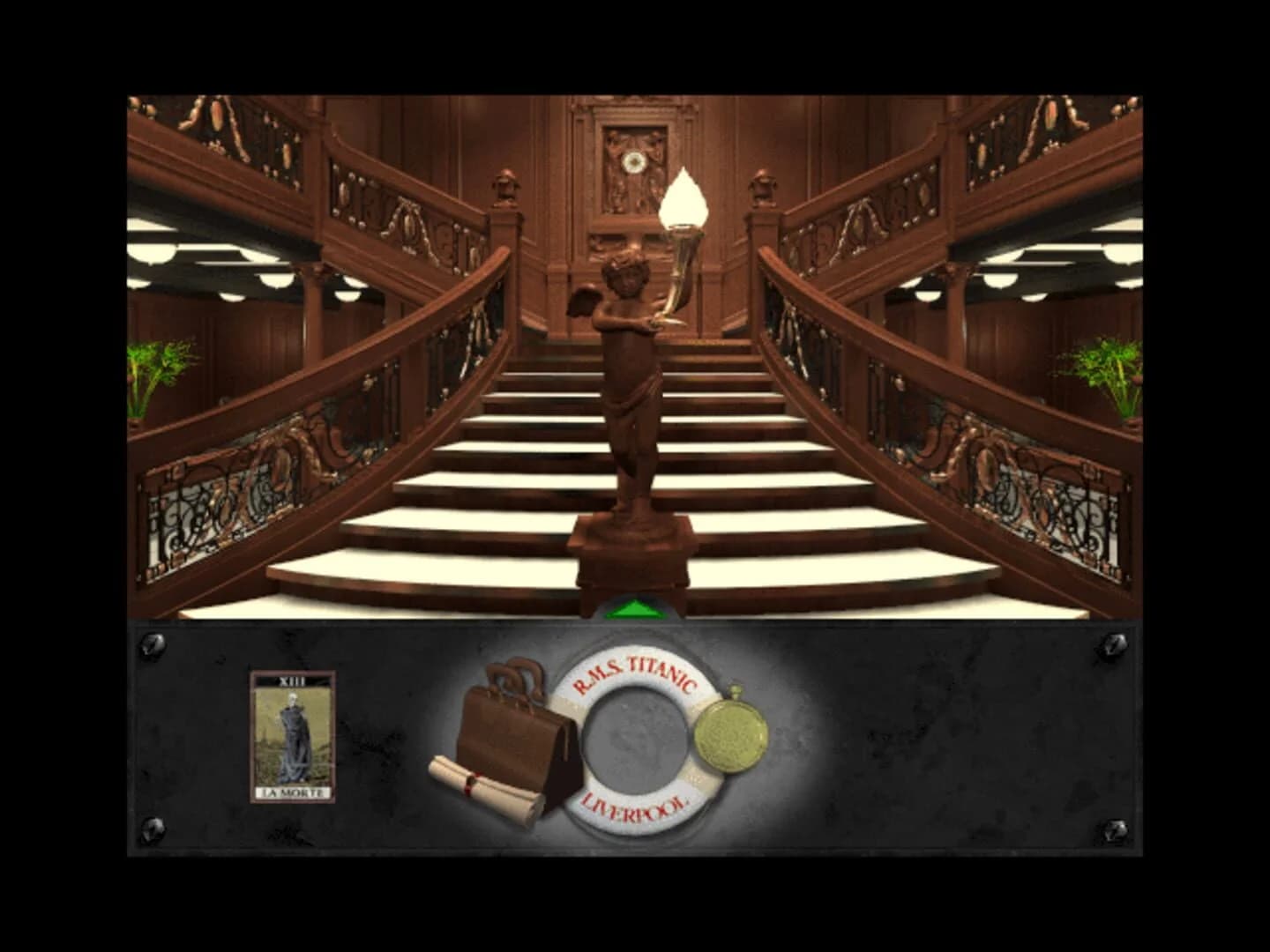Click the green forward navigation arrow

(x=637, y=608)
